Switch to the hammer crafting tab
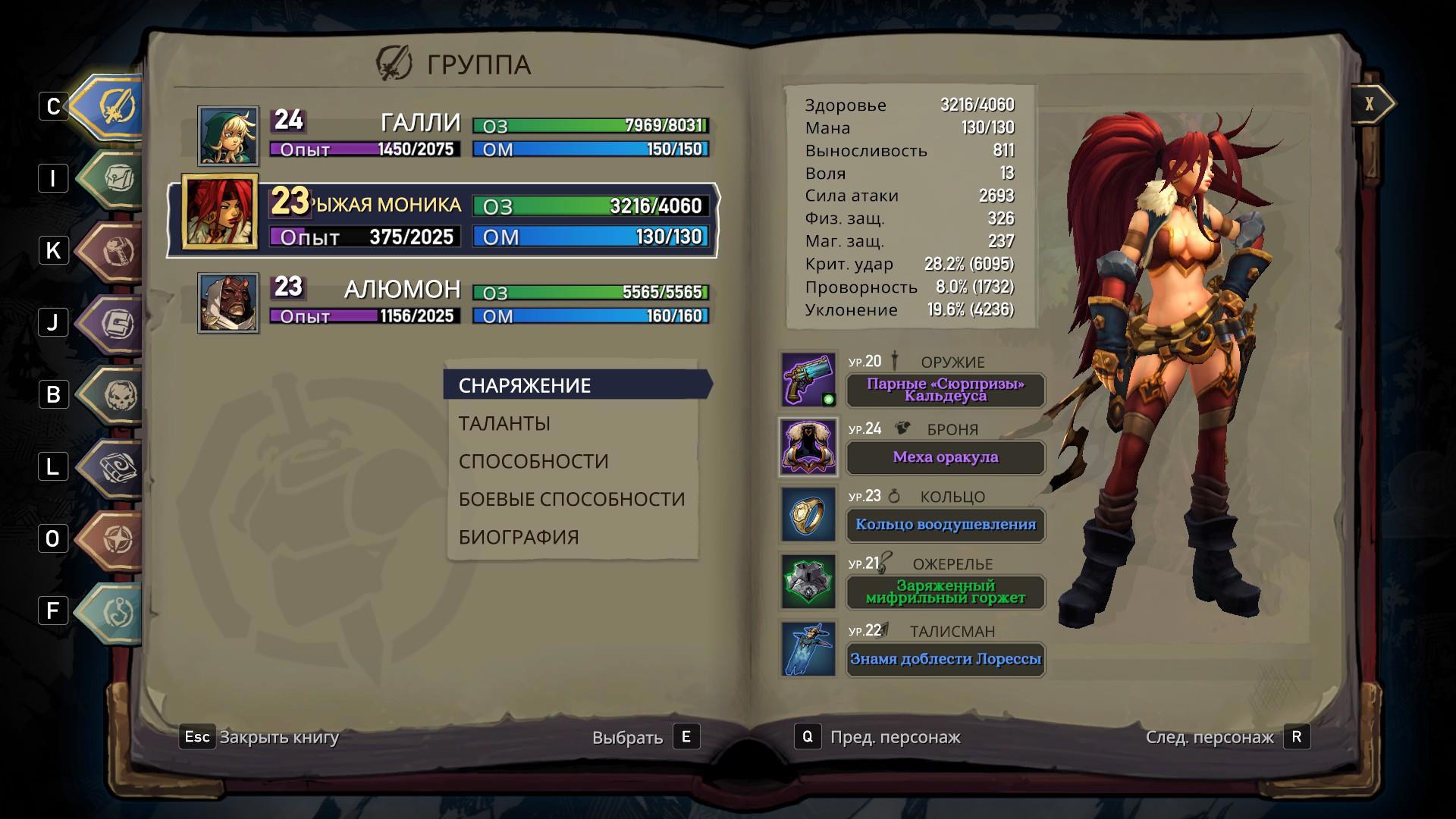This screenshot has width=1456, height=819. click(x=115, y=251)
